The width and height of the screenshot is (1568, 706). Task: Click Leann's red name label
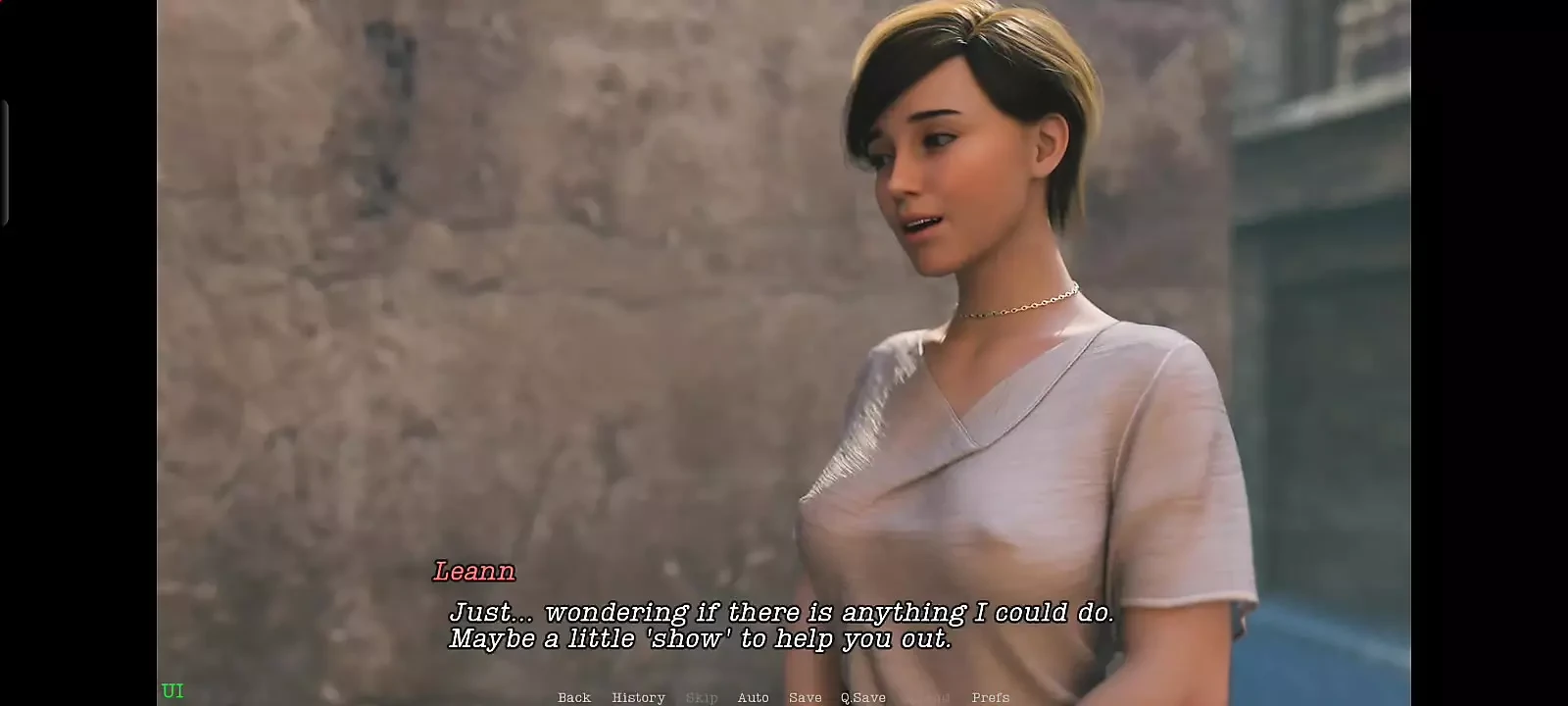coord(474,572)
